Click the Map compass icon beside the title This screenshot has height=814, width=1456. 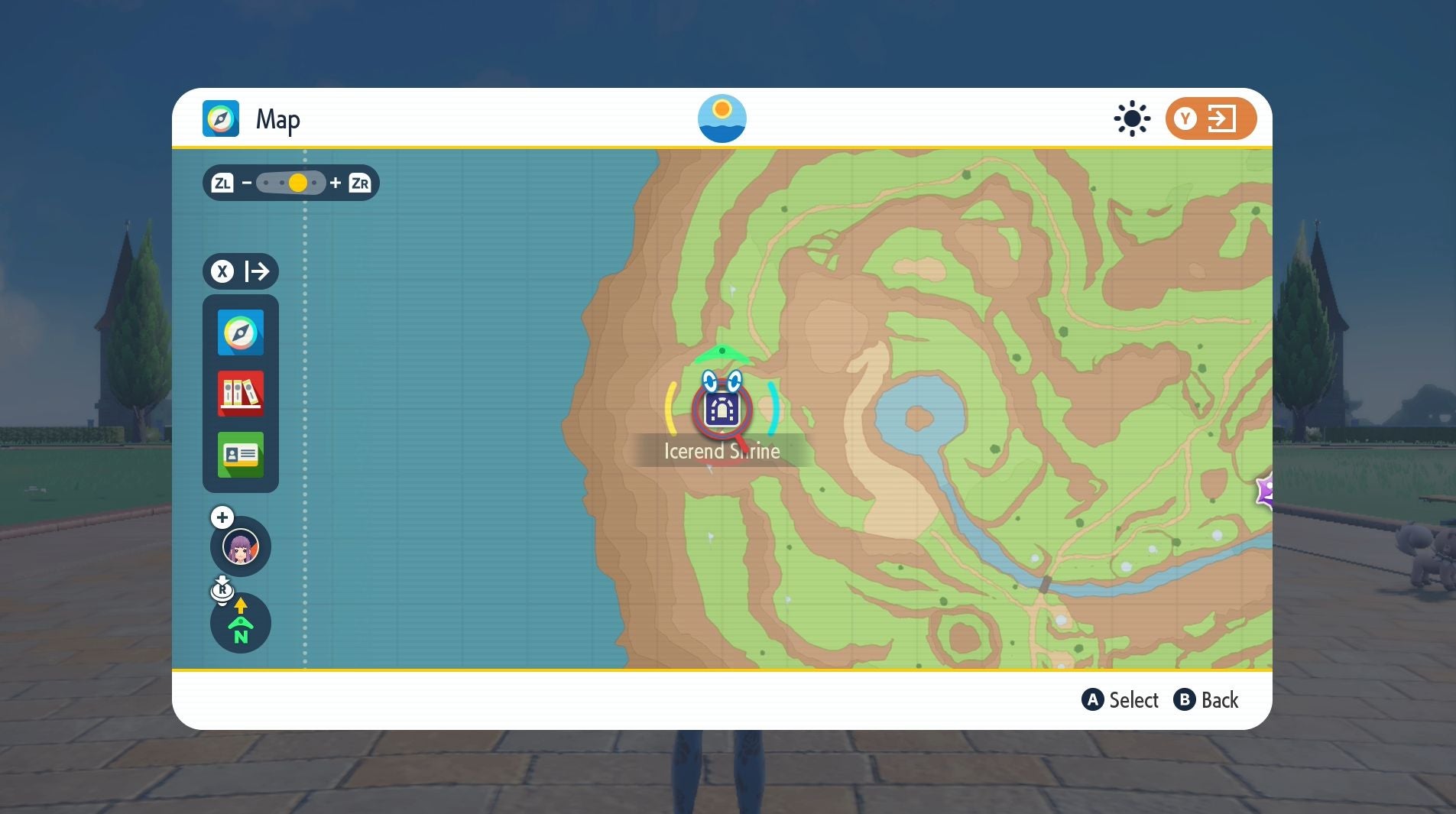(222, 118)
